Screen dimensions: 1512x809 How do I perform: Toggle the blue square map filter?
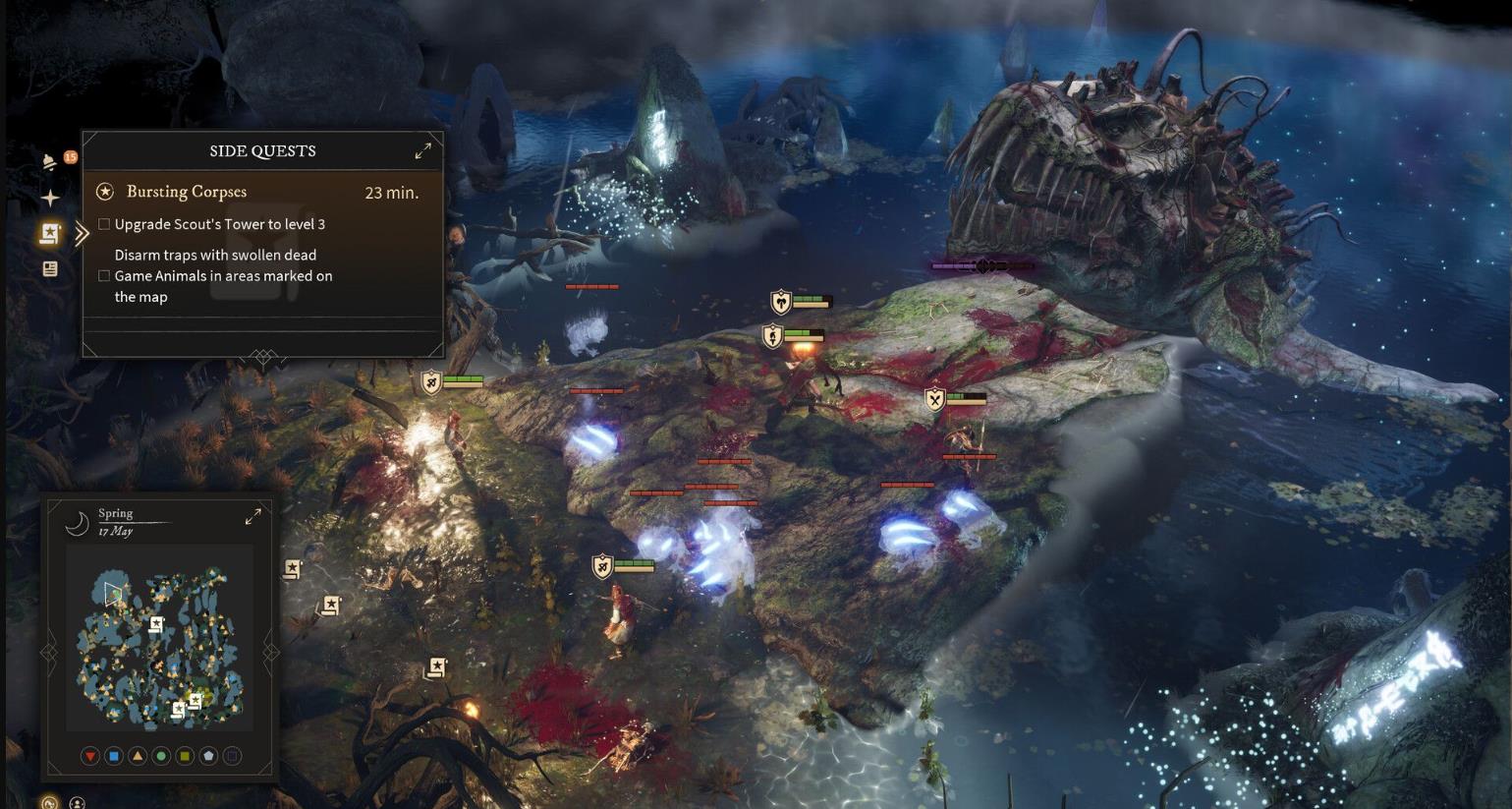click(x=114, y=756)
